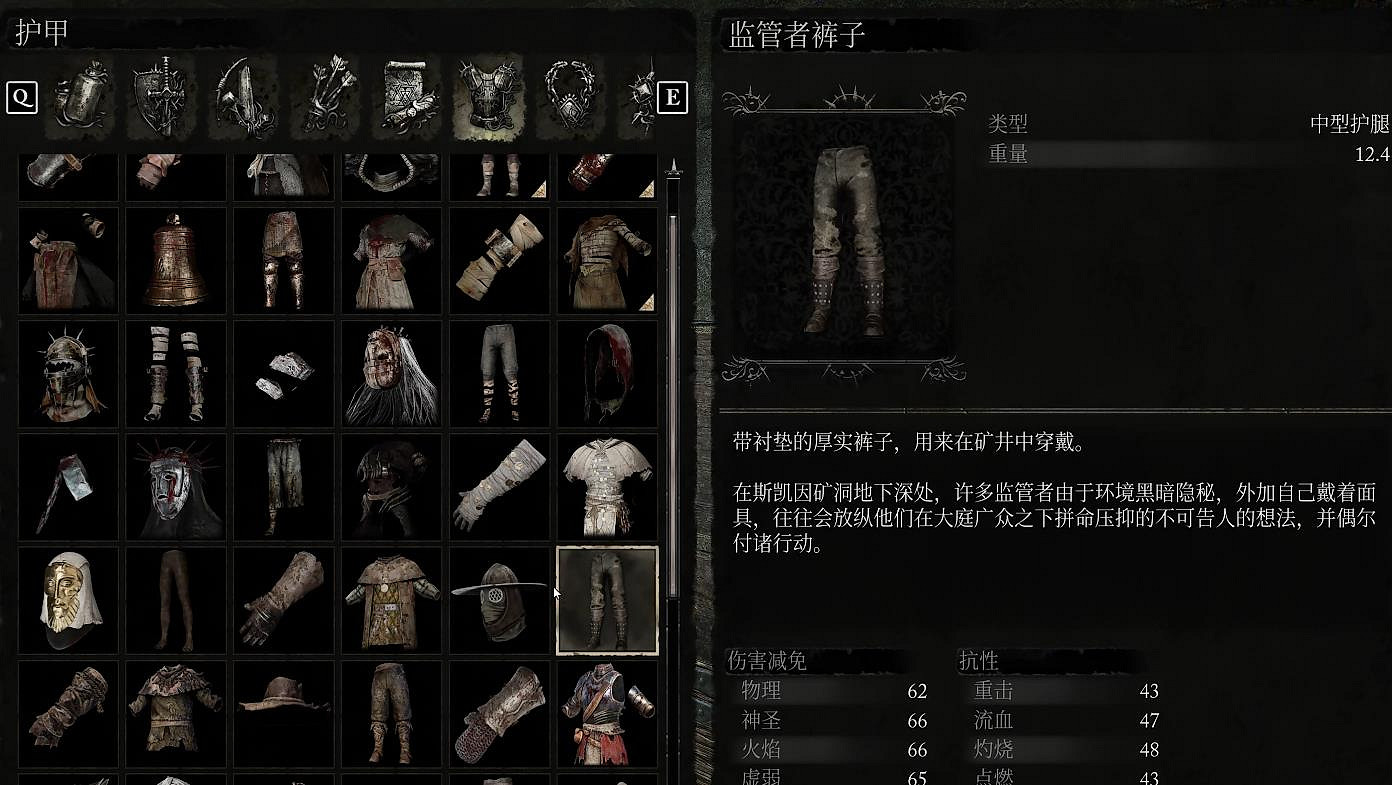The height and width of the screenshot is (785, 1392).
Task: Click the highlighted Overseer trousers slot
Action: 607,601
